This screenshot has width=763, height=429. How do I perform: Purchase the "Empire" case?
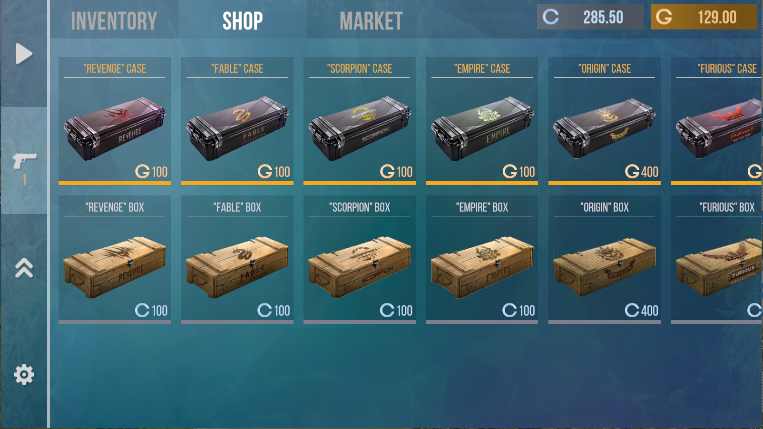(483, 122)
